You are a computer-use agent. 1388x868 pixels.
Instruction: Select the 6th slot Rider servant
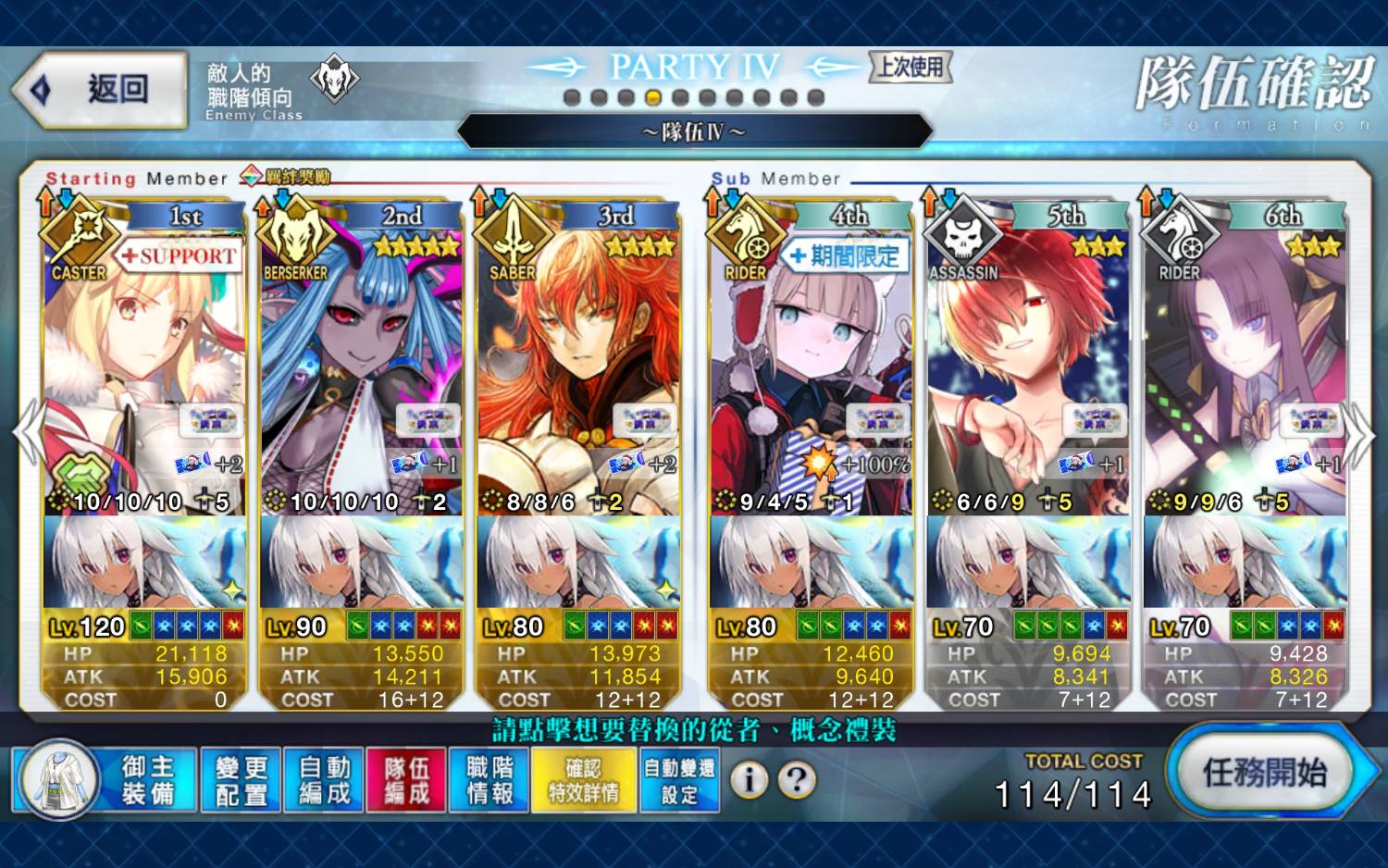coord(1245,370)
